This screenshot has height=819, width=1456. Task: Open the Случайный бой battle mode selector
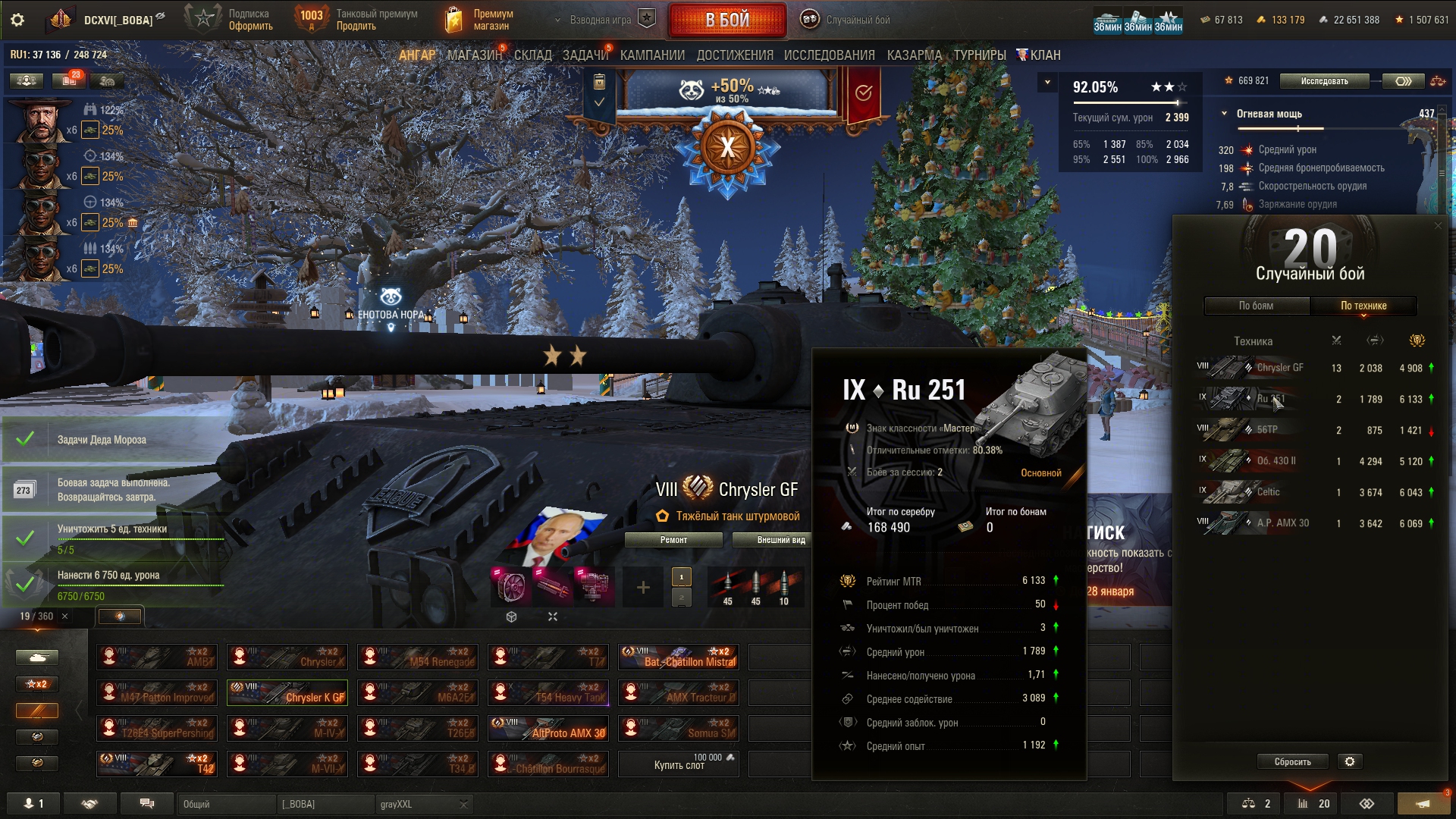[x=846, y=20]
